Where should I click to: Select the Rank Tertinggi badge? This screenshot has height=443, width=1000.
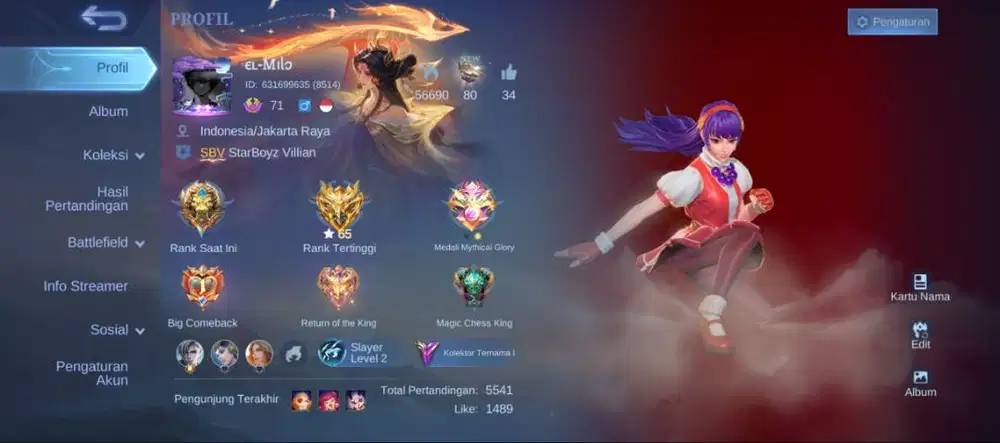coord(340,208)
